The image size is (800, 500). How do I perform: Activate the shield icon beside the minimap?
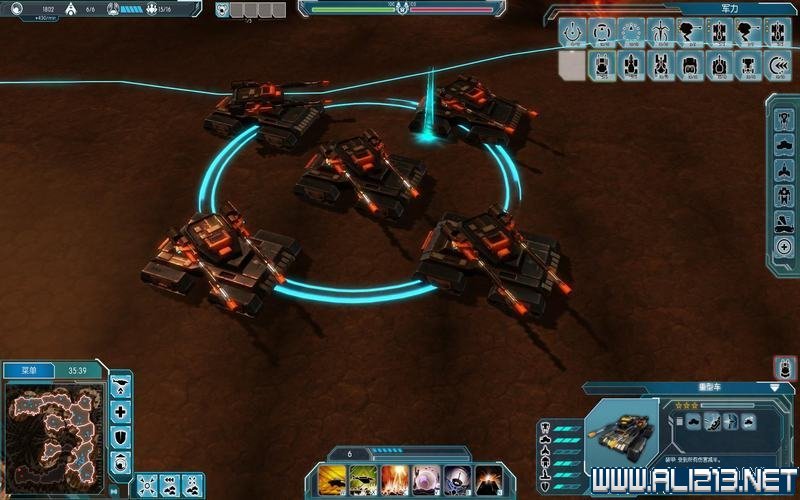point(121,437)
